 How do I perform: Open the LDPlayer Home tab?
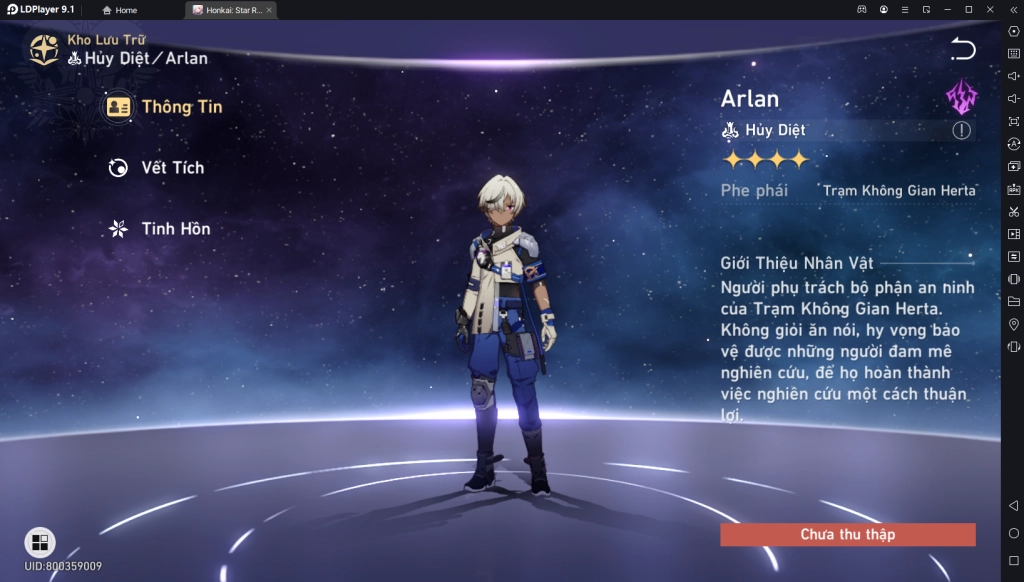(x=120, y=10)
